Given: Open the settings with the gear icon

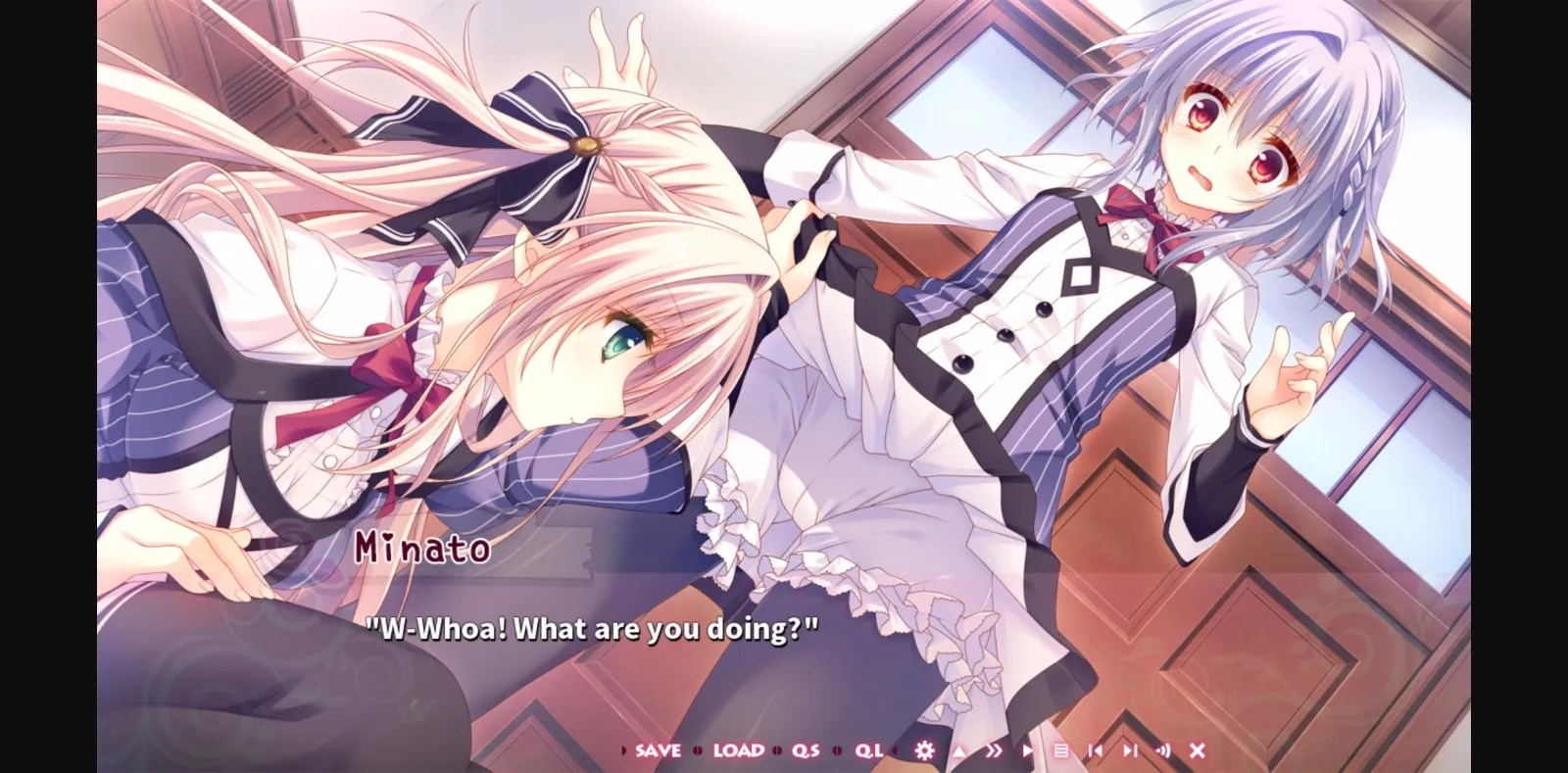Looking at the screenshot, I should pyautogui.click(x=924, y=750).
